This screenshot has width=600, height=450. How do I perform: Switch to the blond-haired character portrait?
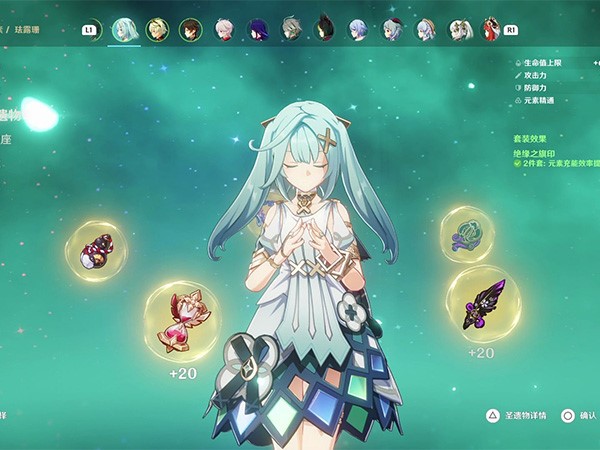click(157, 29)
